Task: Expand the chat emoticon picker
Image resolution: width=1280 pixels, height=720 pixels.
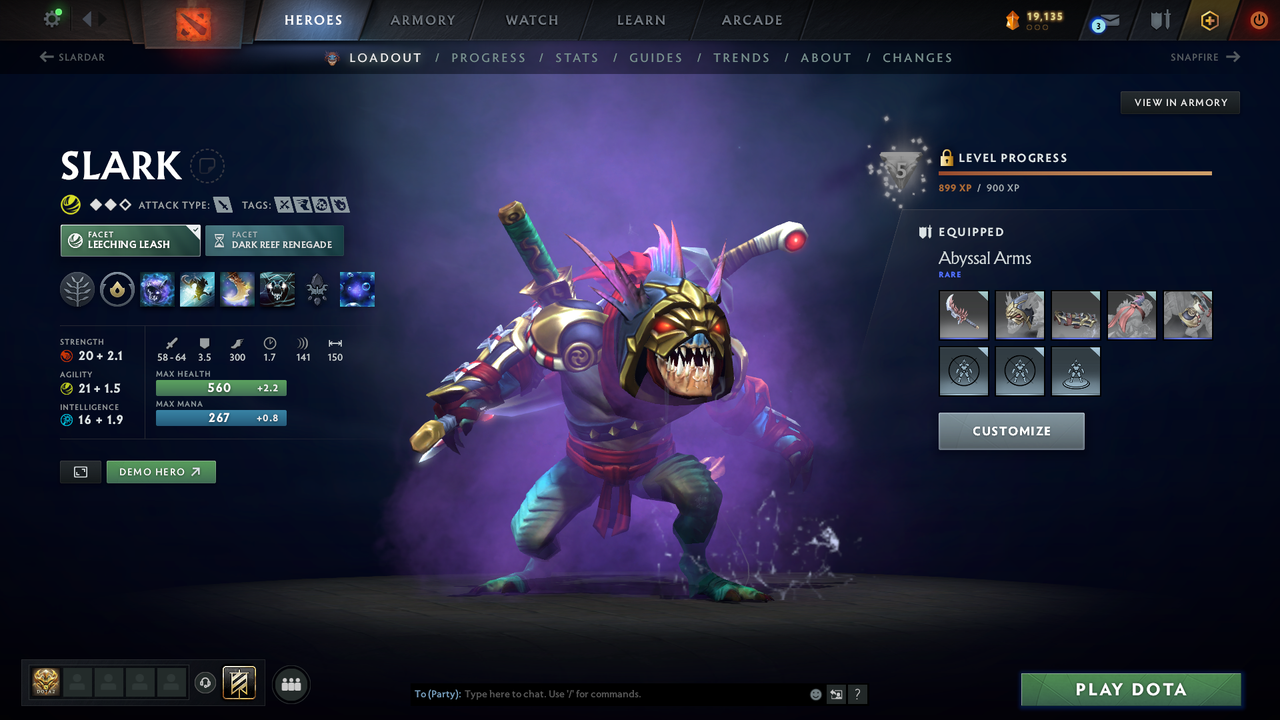Action: (x=815, y=693)
